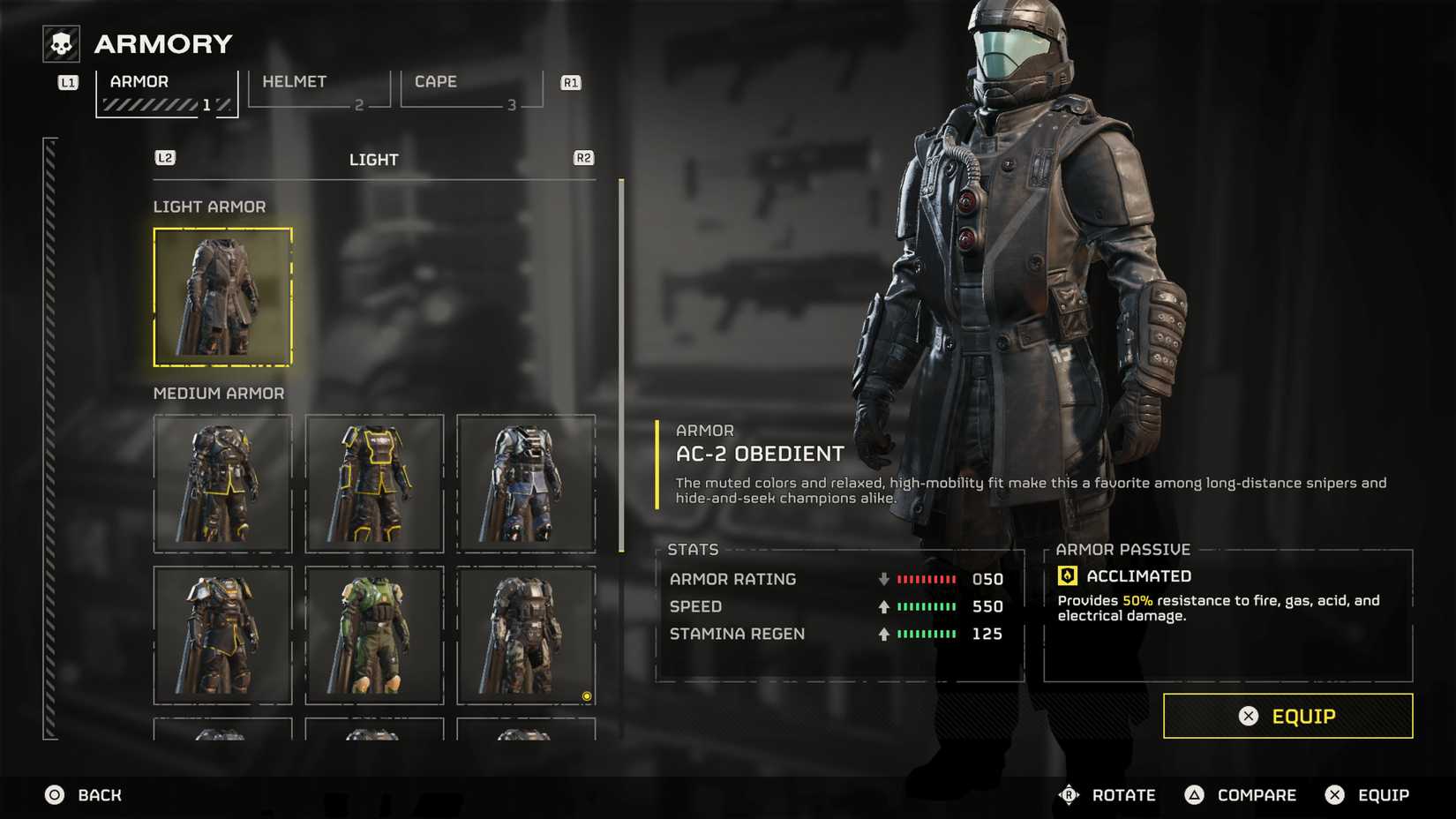Click the down arrow next to Armor Rating

[882, 579]
